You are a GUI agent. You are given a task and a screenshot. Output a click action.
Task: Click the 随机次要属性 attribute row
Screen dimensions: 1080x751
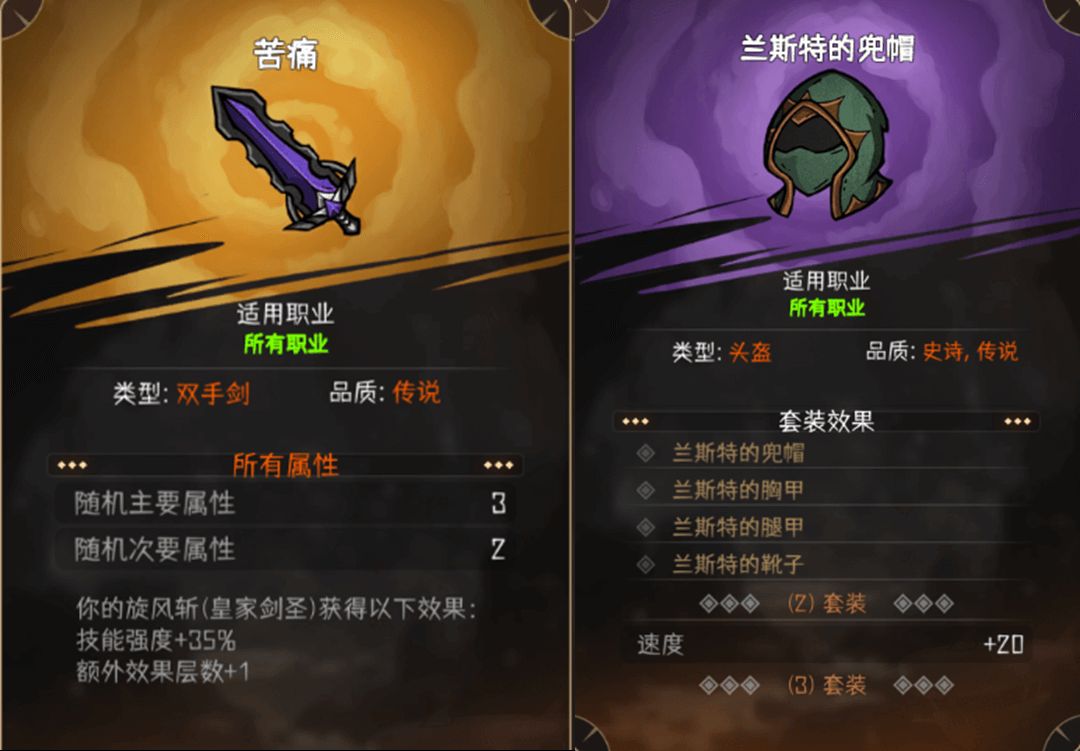pyautogui.click(x=285, y=549)
